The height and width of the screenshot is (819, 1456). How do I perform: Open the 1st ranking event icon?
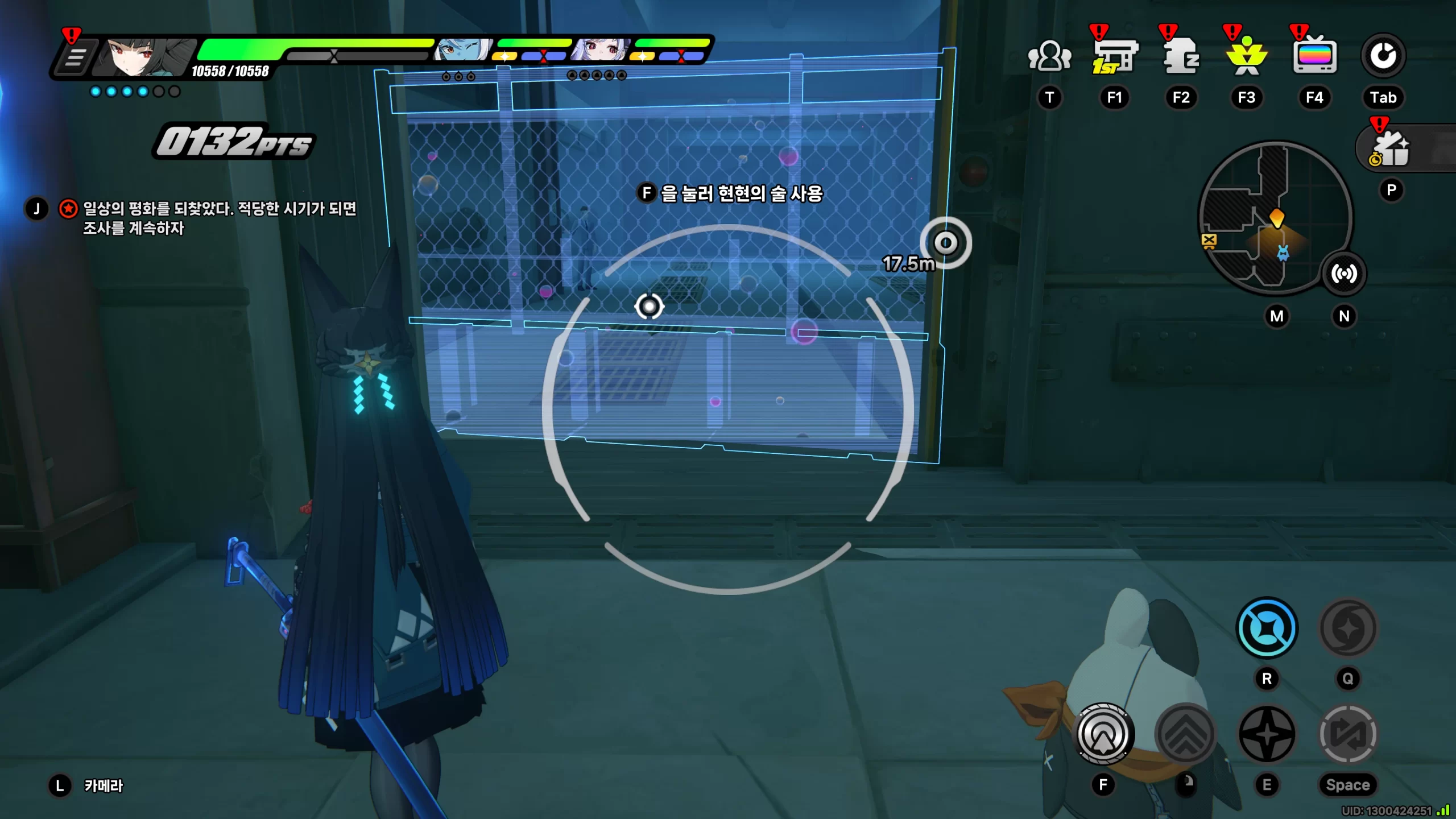[x=1114, y=57]
